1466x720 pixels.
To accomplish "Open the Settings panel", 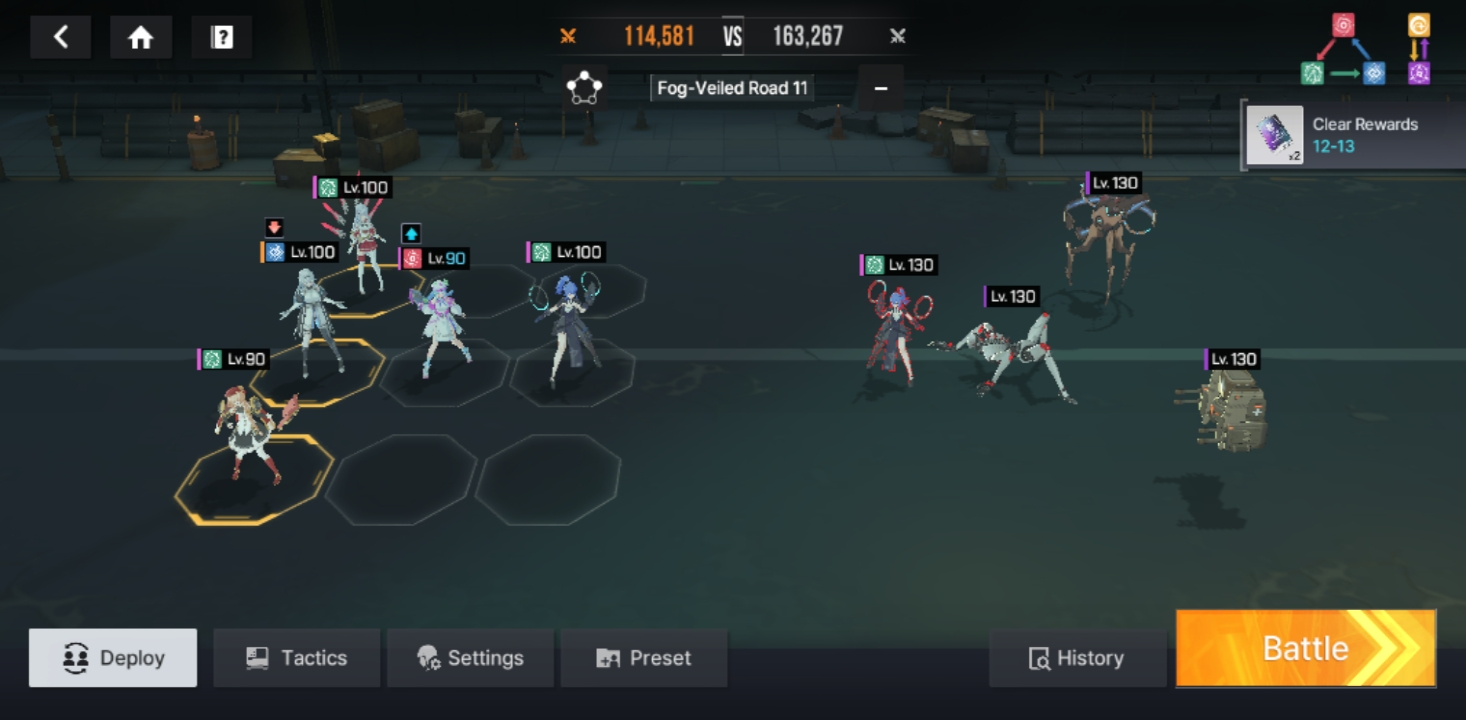I will (470, 658).
